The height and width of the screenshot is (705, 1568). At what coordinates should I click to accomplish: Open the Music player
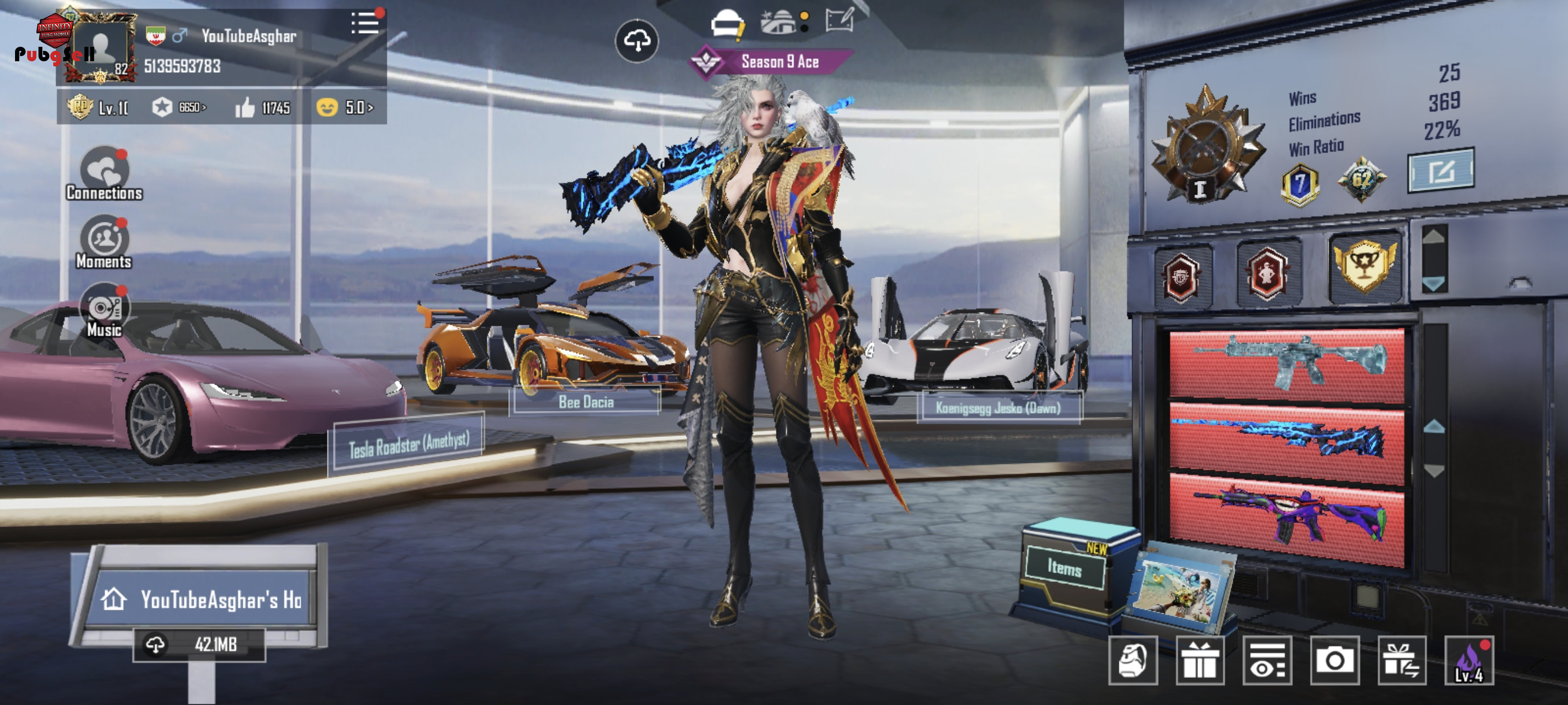(x=104, y=311)
